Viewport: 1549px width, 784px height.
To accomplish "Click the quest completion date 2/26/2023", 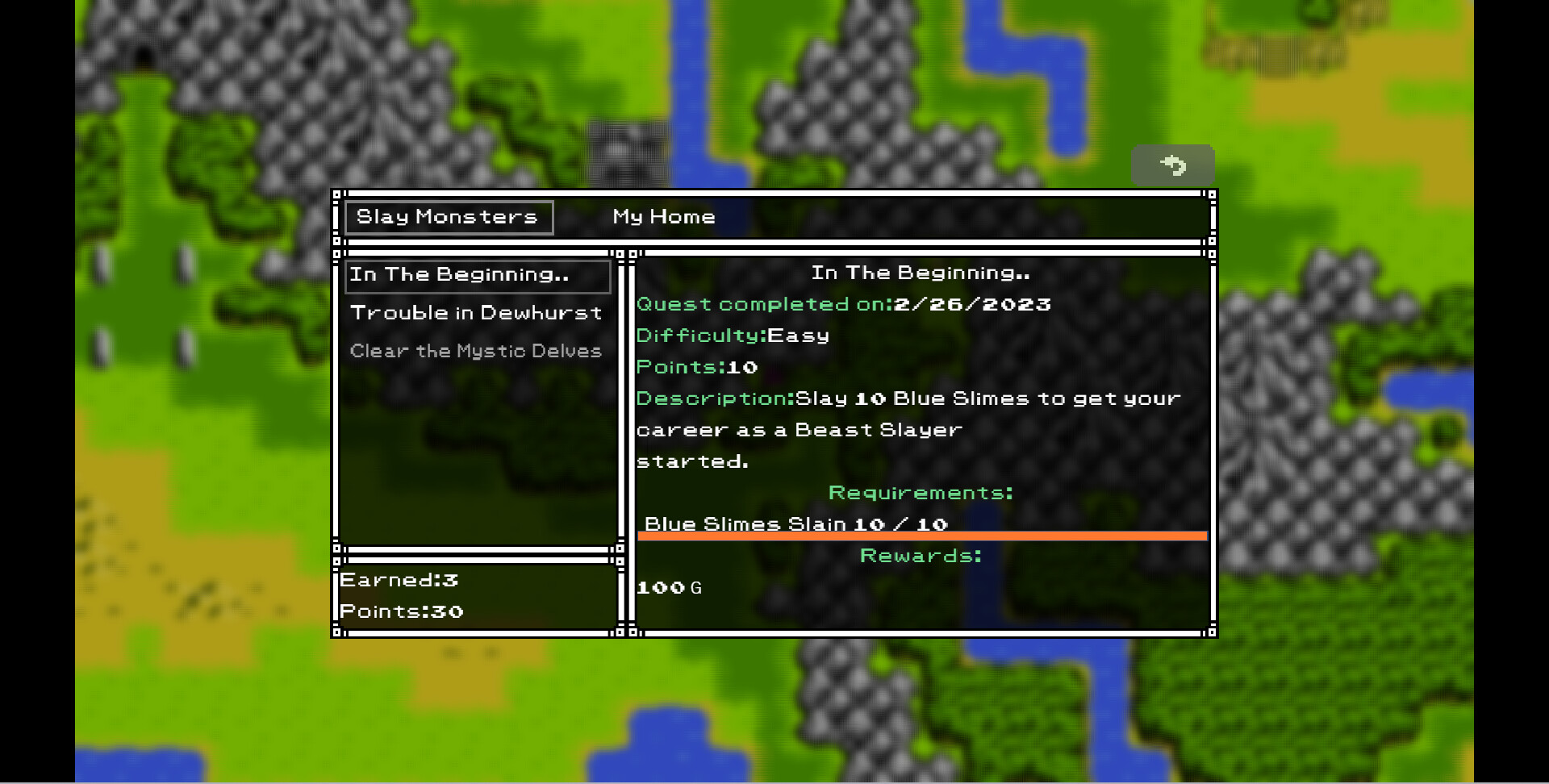I will pyautogui.click(x=971, y=304).
